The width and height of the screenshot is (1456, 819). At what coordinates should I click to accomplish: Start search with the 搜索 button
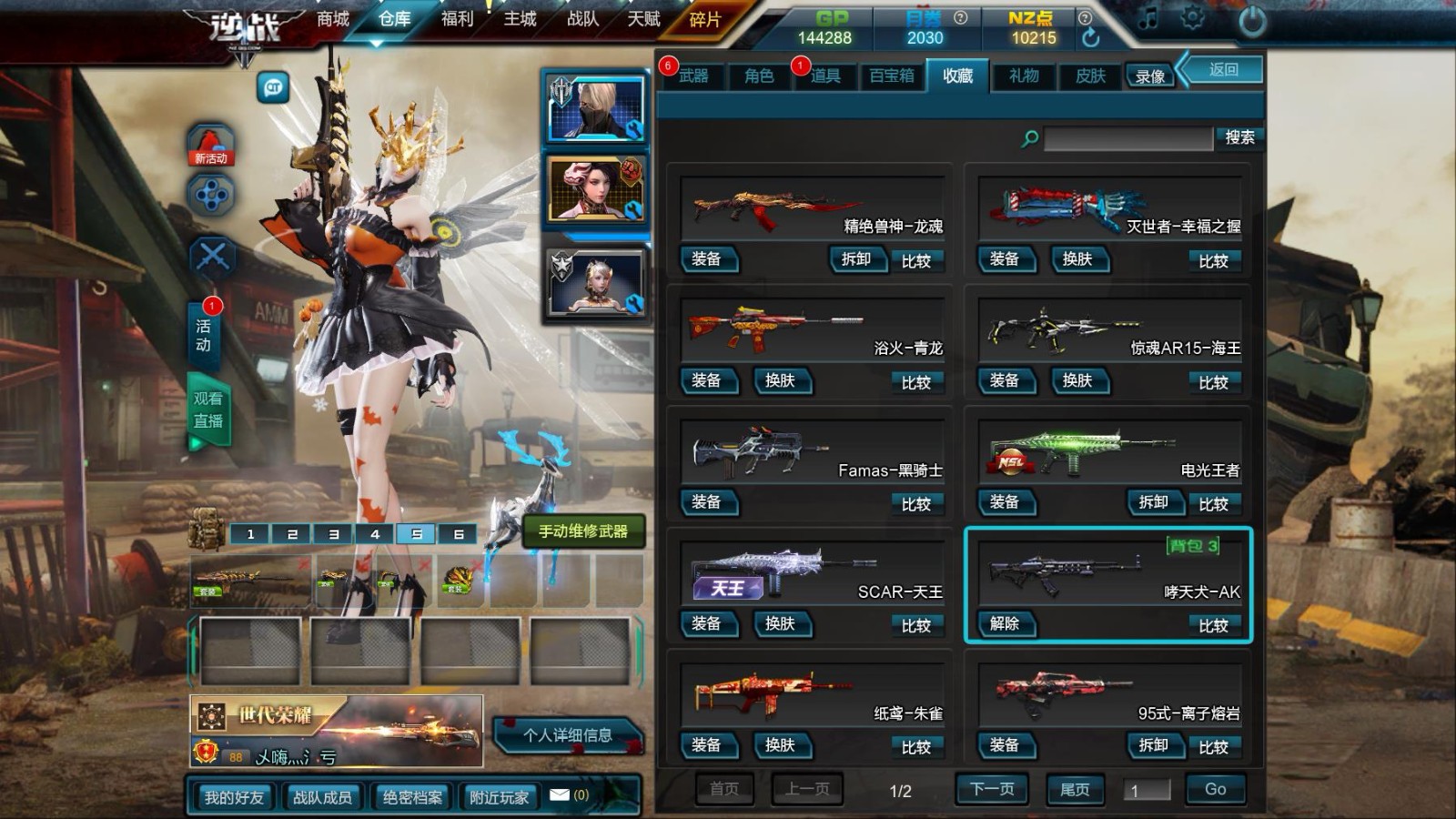(x=1239, y=137)
